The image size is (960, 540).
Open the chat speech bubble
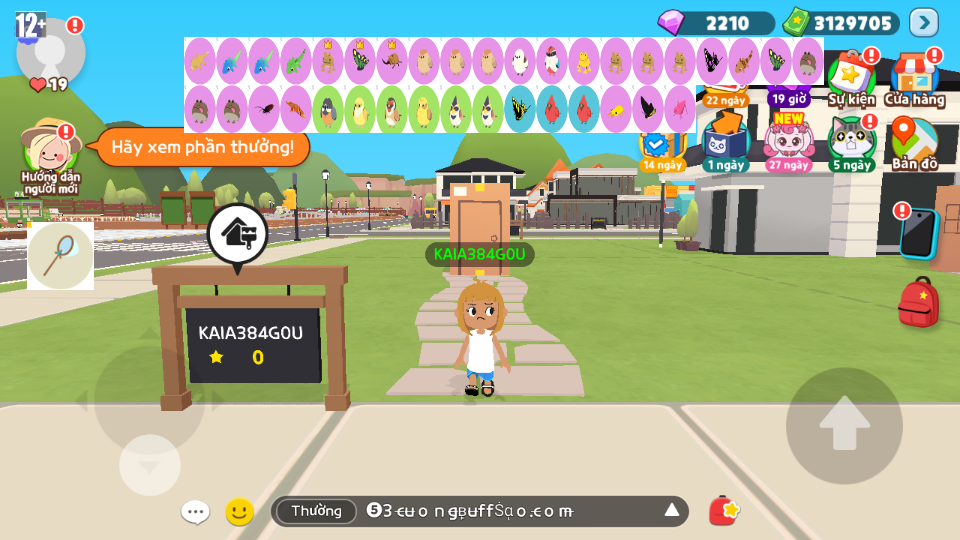coord(195,512)
